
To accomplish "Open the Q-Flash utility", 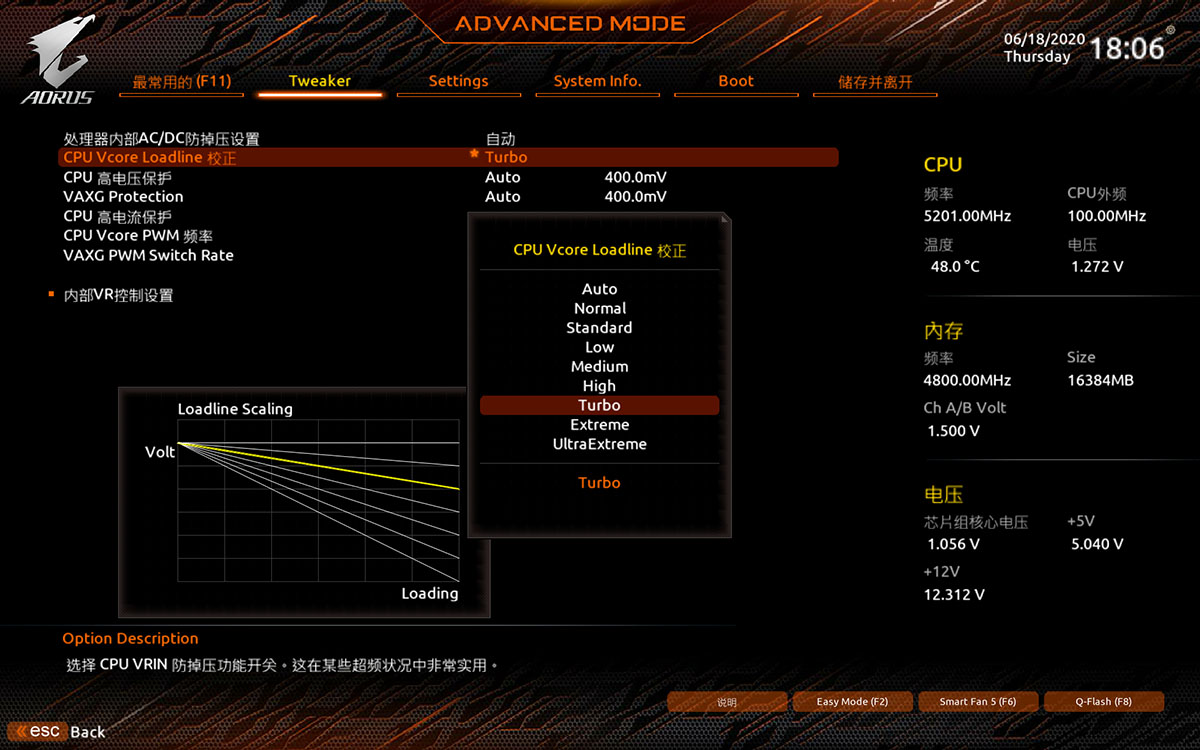I will (x=1103, y=702).
